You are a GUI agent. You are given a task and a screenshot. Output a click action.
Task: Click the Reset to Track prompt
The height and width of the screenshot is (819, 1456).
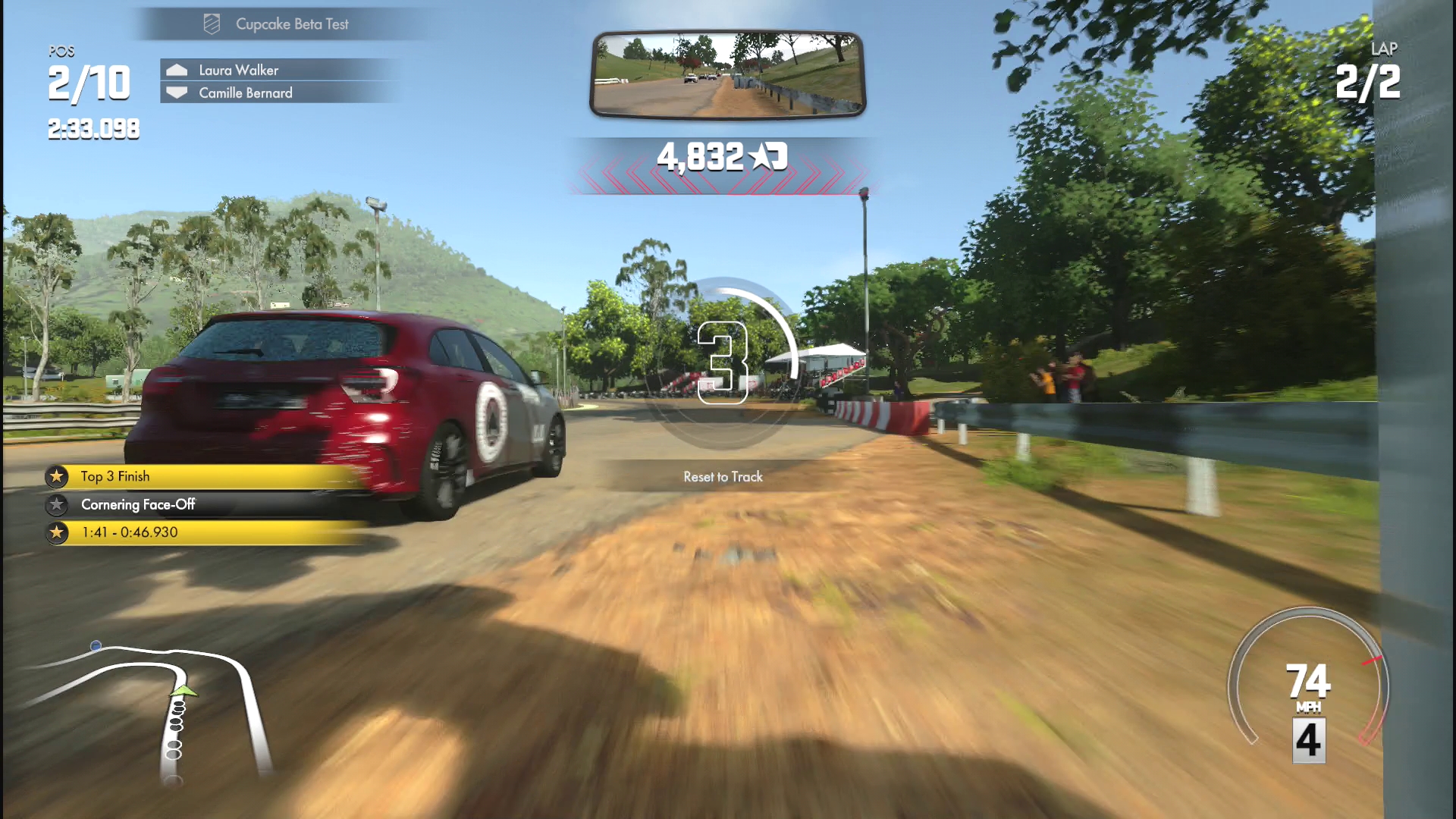723,477
